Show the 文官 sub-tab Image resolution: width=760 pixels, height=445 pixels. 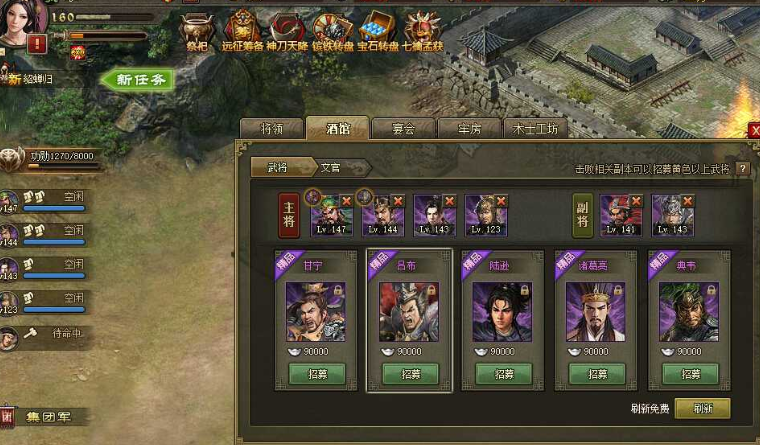[332, 167]
